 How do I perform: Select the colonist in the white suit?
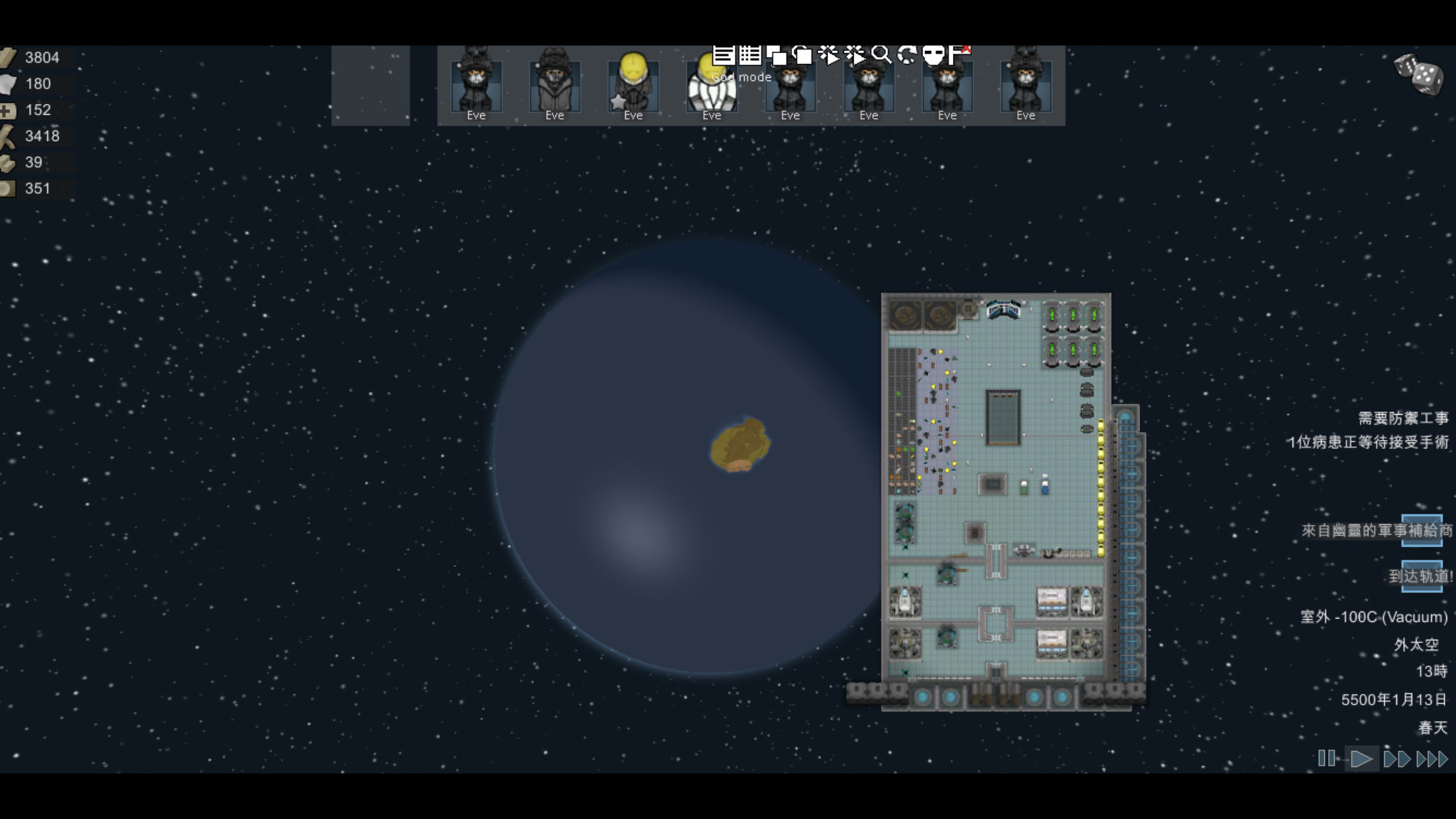tap(711, 87)
